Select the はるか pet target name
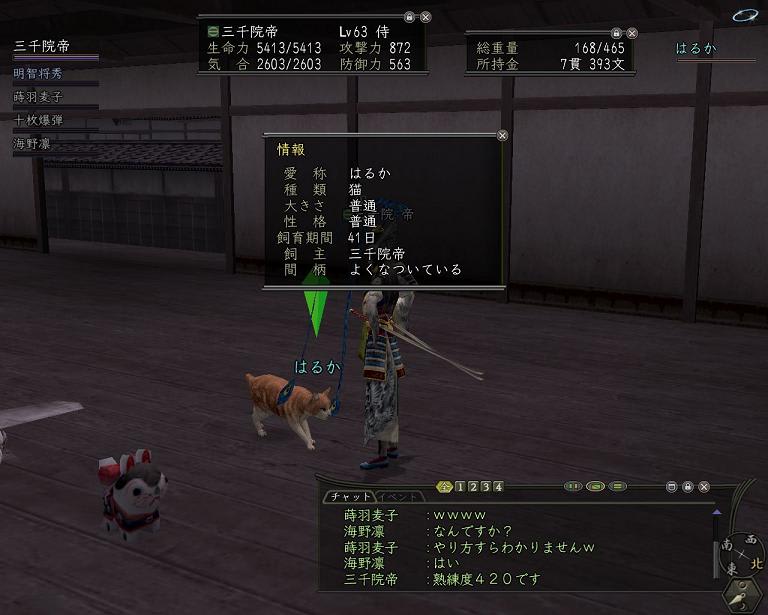 tap(696, 48)
